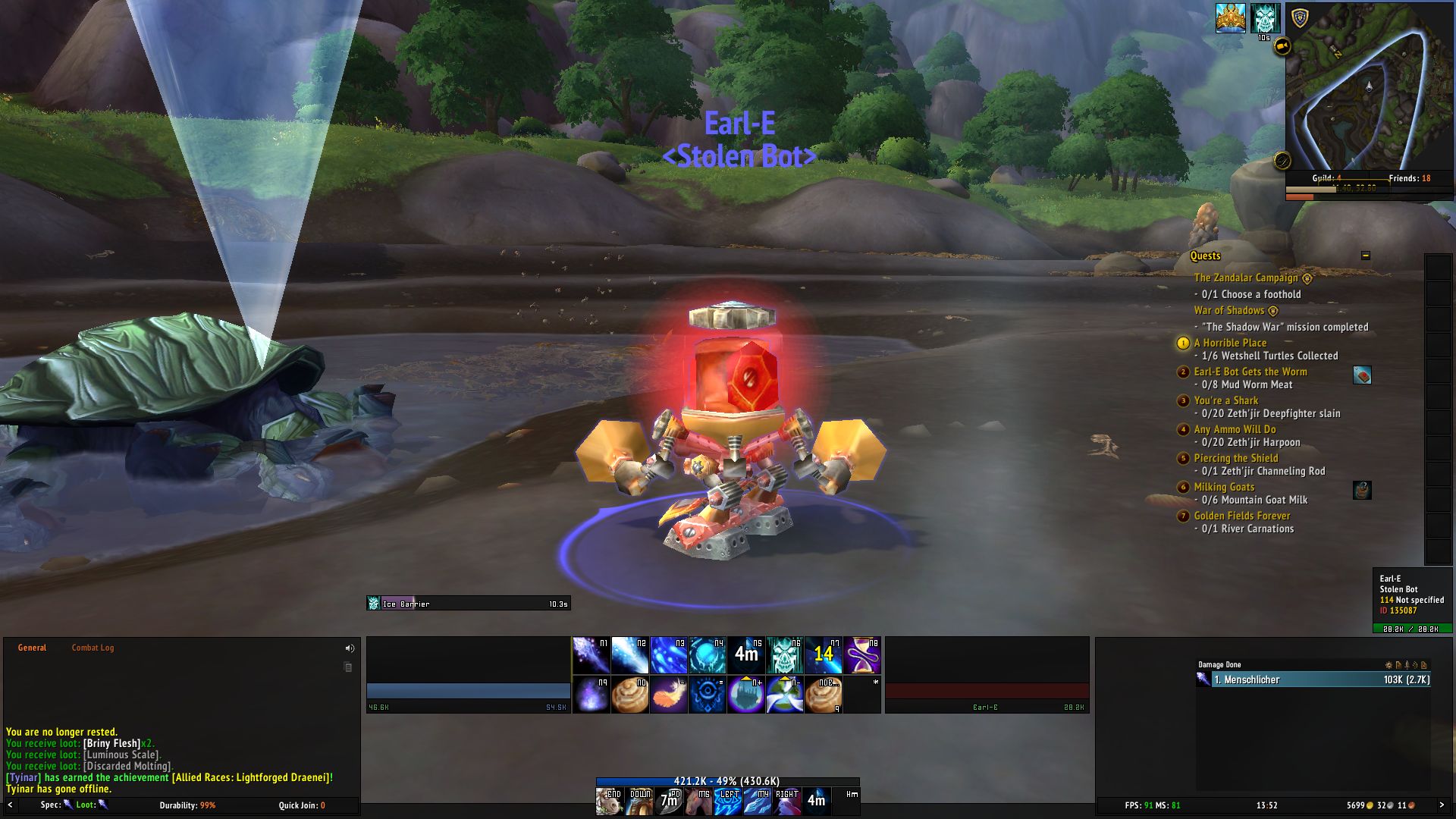1456x819 pixels.
Task: Use the quest item beside Earl-E Bot Gets the Worm
Action: coord(1362,373)
